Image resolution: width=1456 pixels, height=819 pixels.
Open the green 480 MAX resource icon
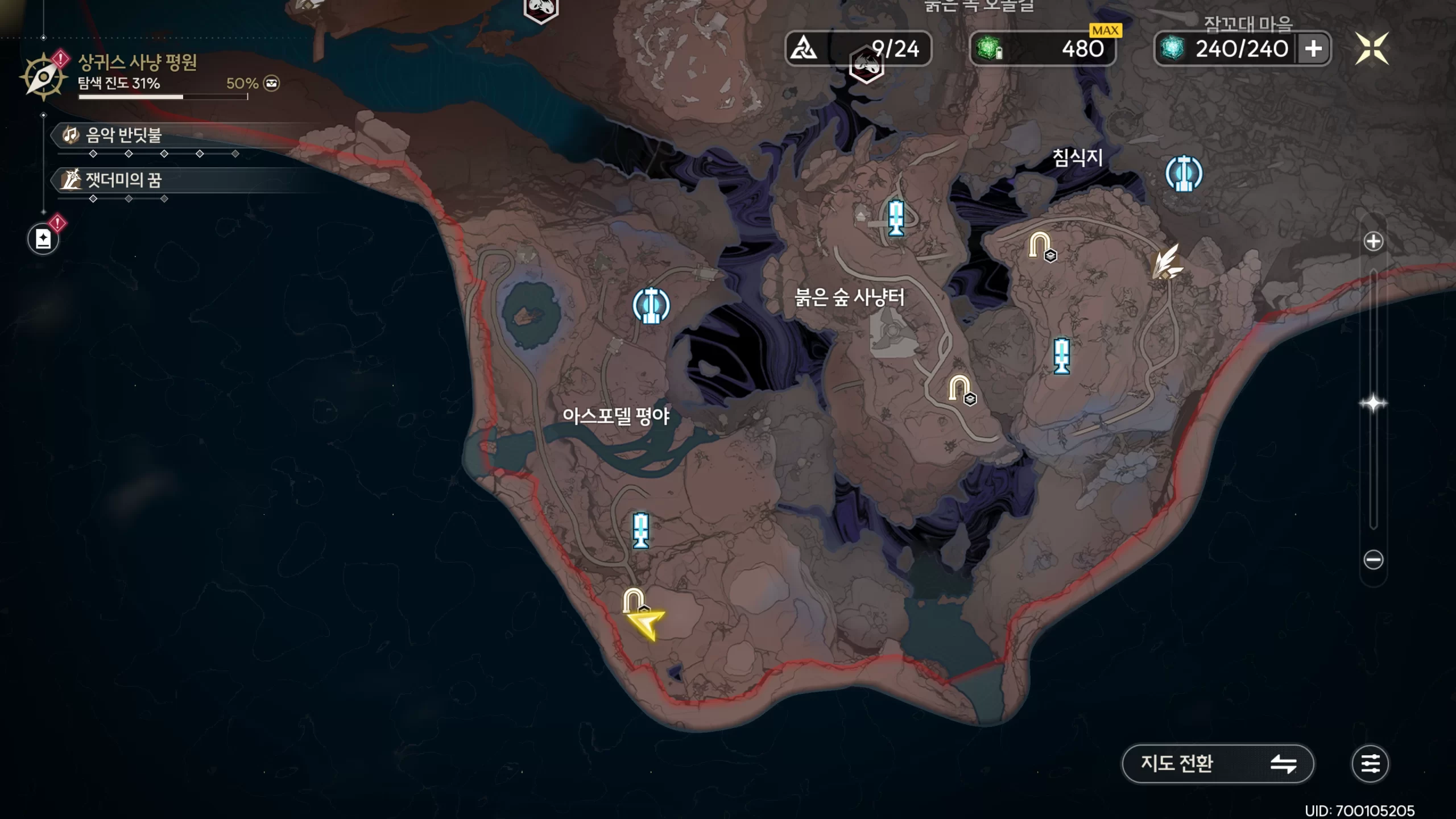tap(990, 49)
